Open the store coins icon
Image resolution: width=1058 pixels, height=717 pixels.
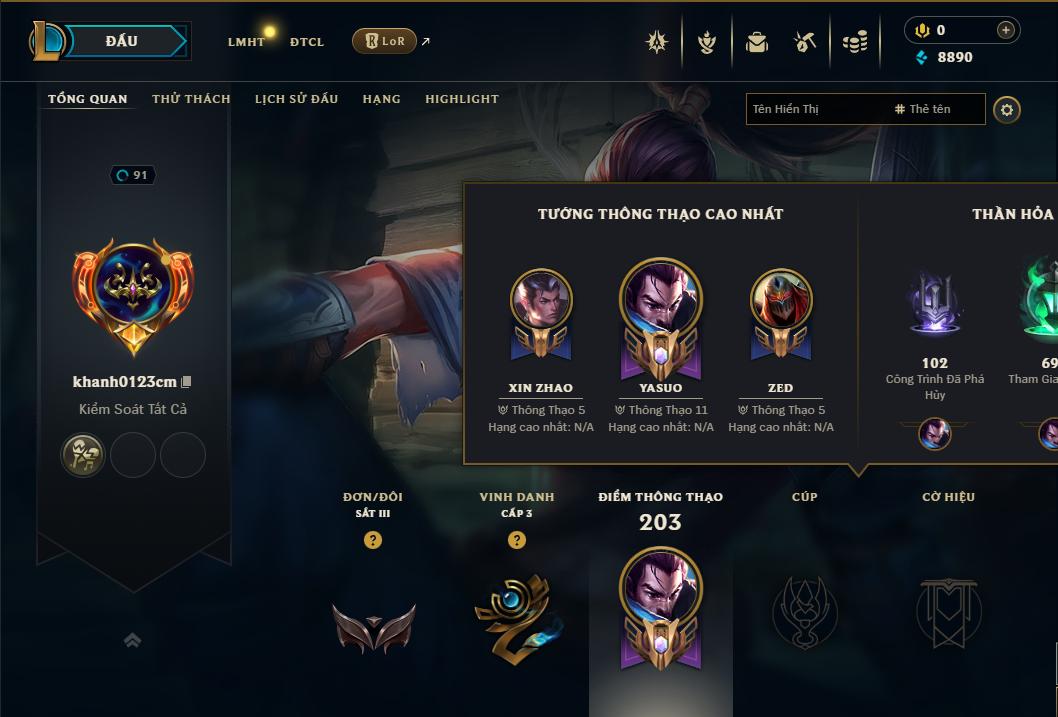click(855, 42)
